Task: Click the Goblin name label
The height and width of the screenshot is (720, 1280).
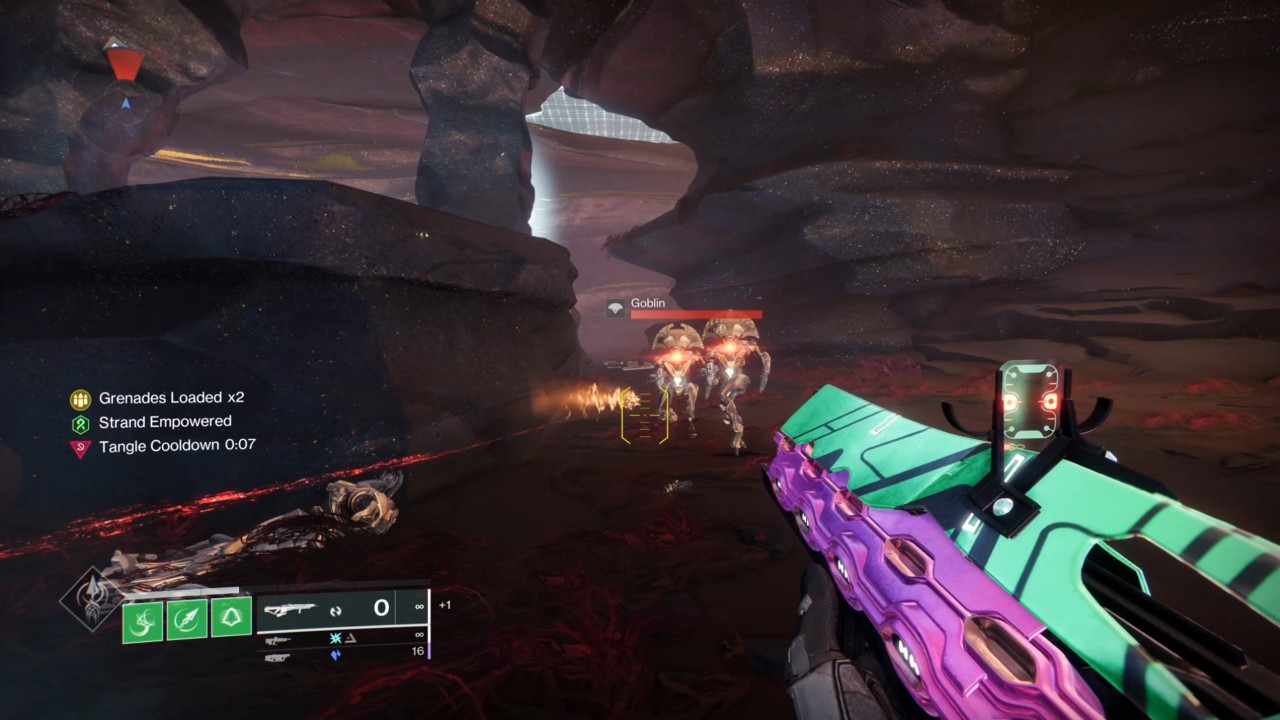Action: coord(648,303)
